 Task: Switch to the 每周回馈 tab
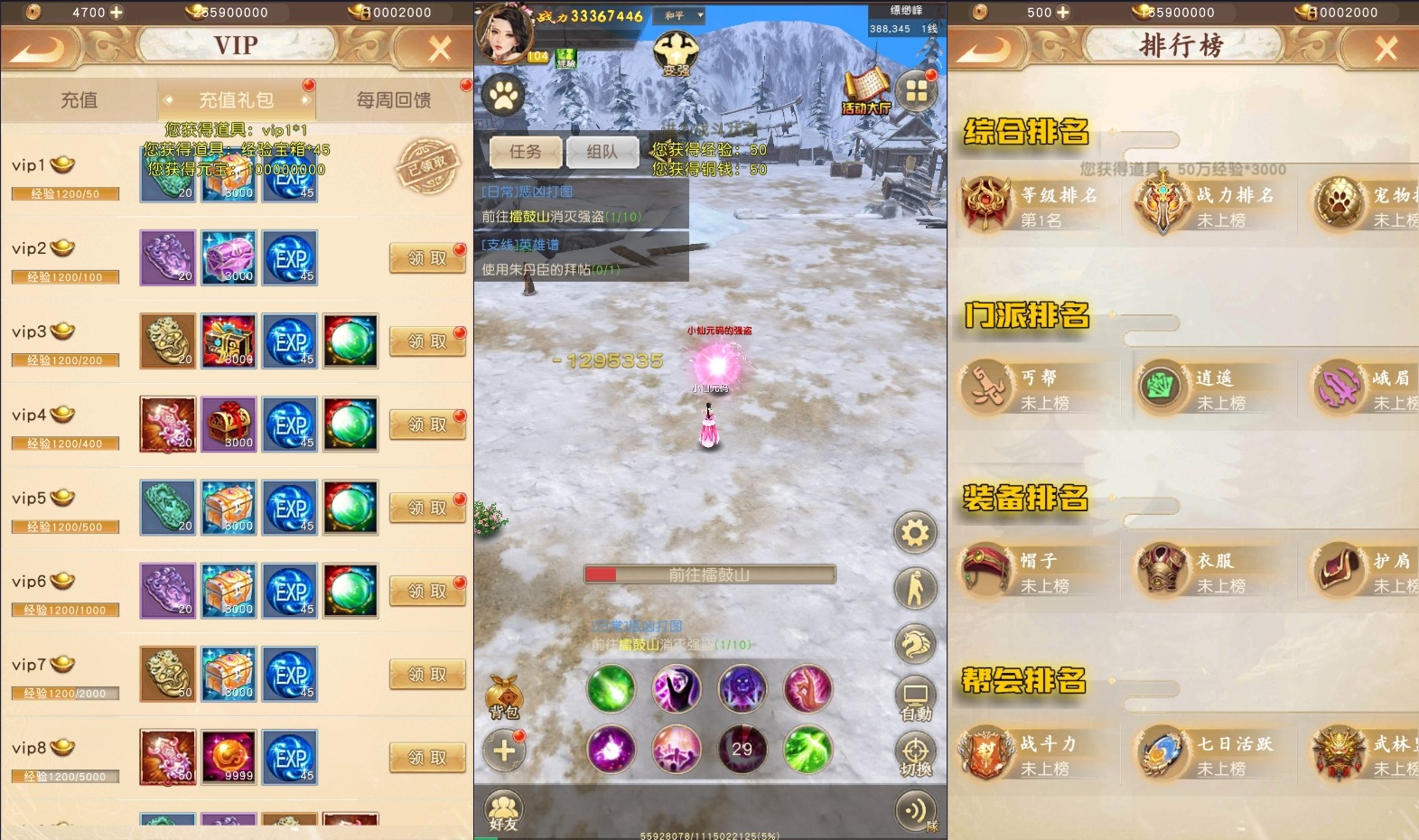coord(394,100)
